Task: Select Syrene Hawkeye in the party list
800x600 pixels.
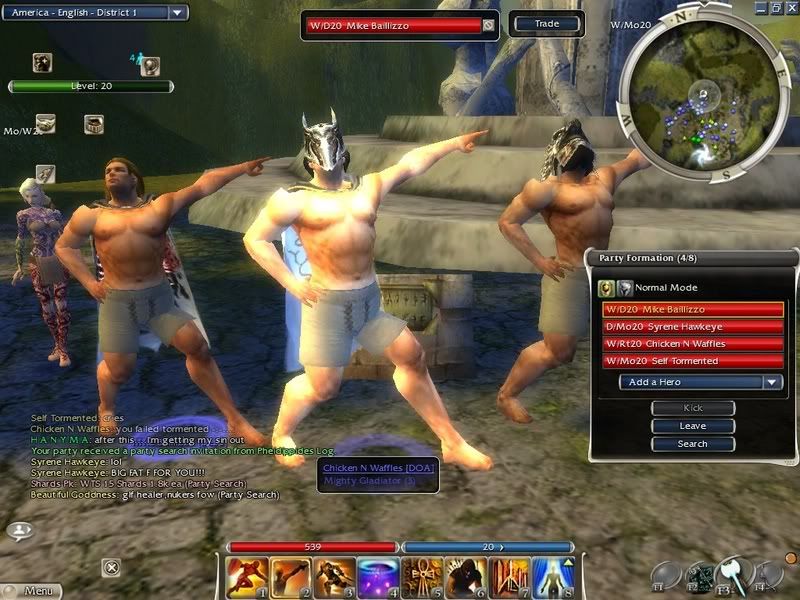Action: [693, 327]
